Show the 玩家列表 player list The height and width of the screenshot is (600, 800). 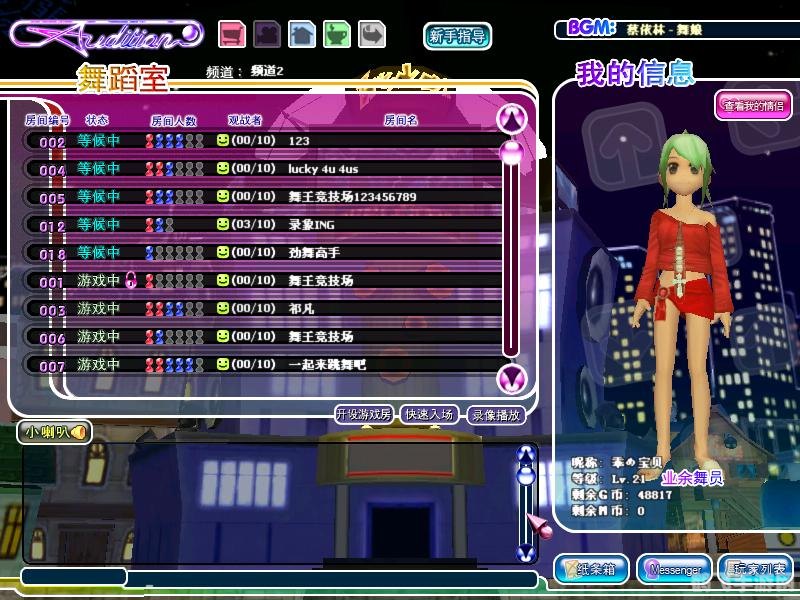[757, 569]
